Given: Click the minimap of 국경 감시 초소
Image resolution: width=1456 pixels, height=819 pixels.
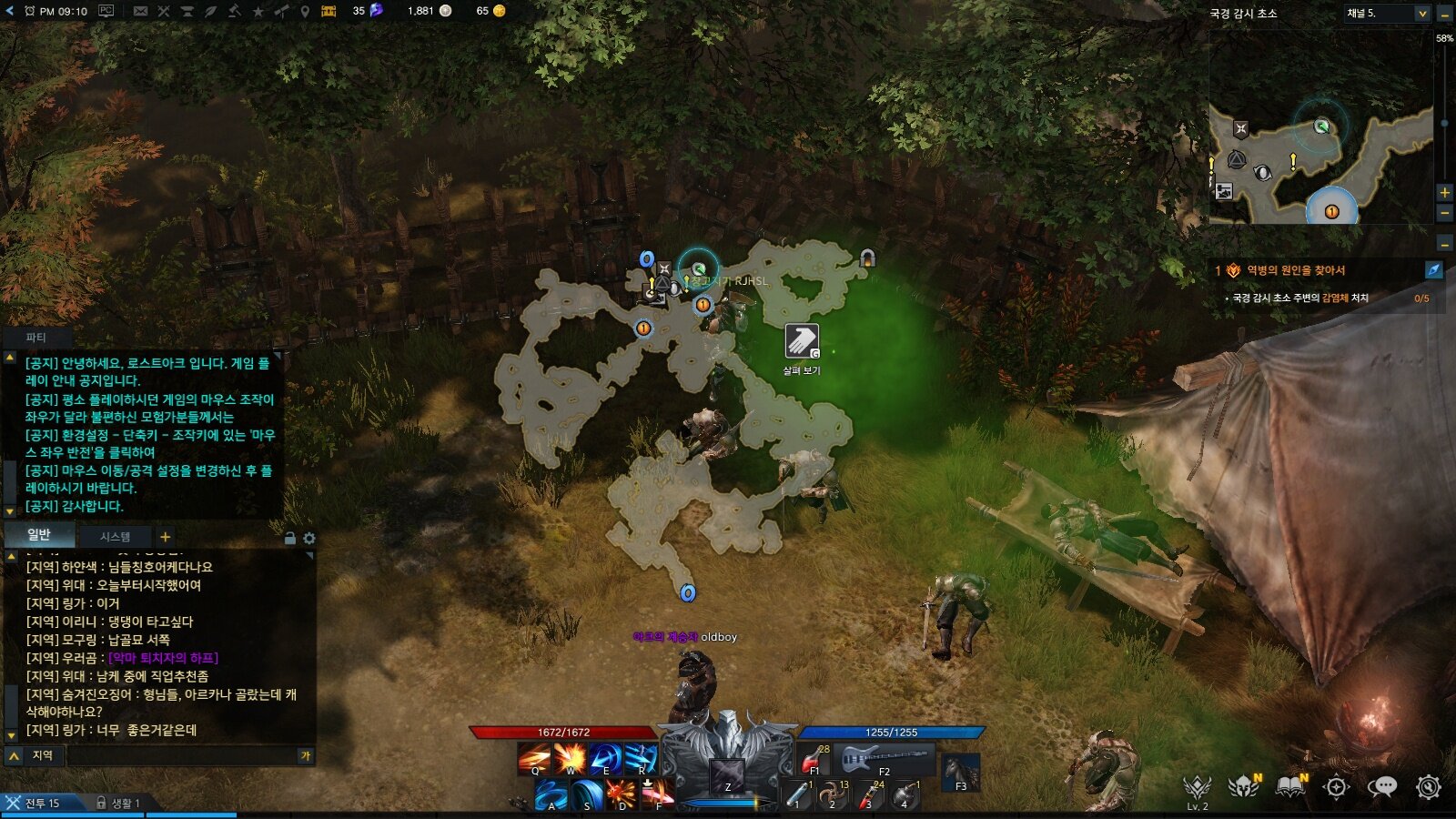Looking at the screenshot, I should pyautogui.click(x=1319, y=164).
